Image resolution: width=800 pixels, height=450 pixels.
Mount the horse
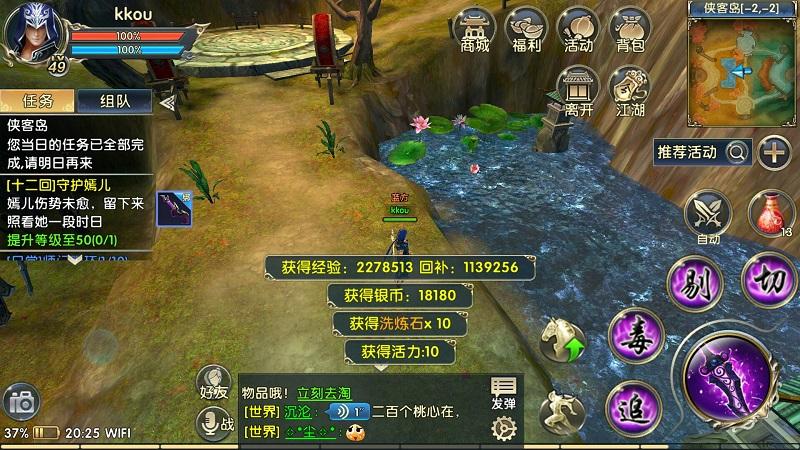coord(563,340)
